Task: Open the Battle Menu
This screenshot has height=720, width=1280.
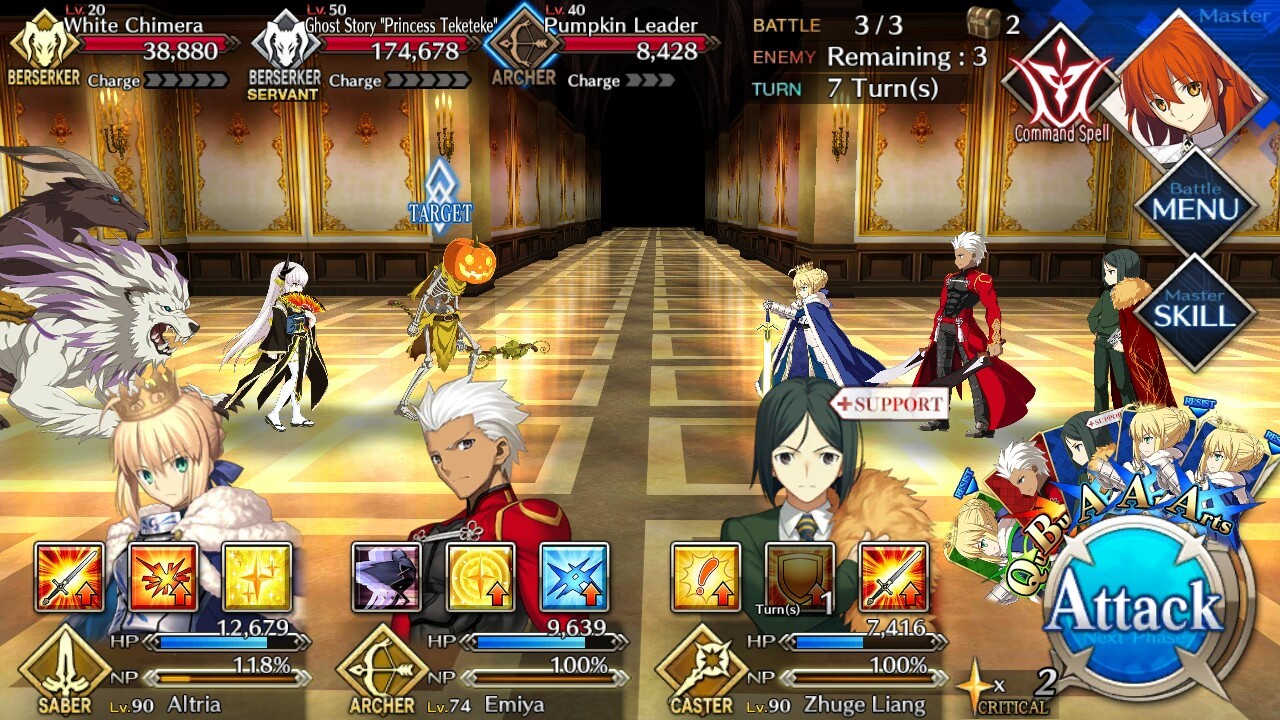Action: pos(1195,203)
